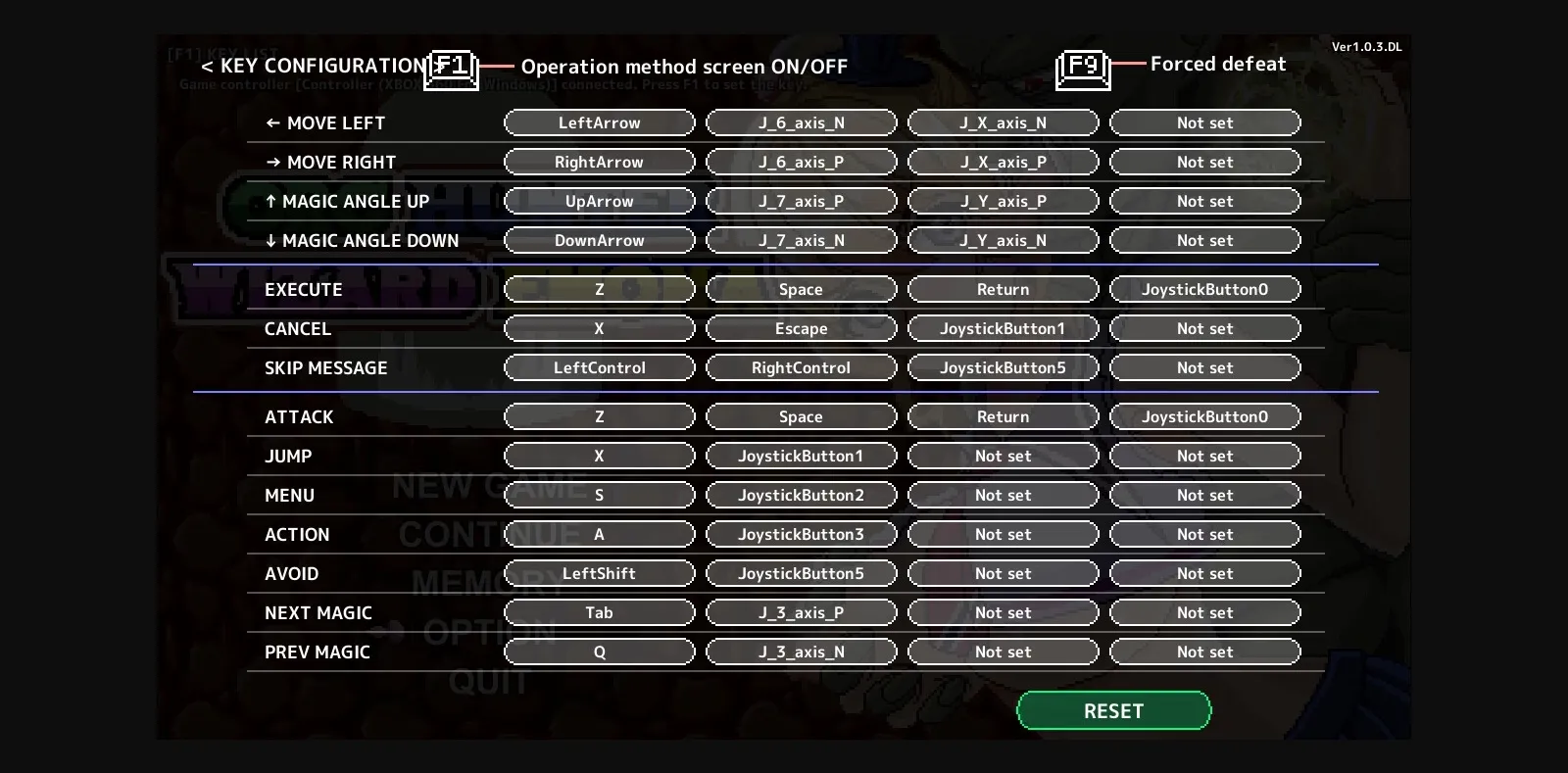Screen dimensions: 1568x773
Task: Click the Q binding for PREV MAGIC
Action: tap(599, 652)
